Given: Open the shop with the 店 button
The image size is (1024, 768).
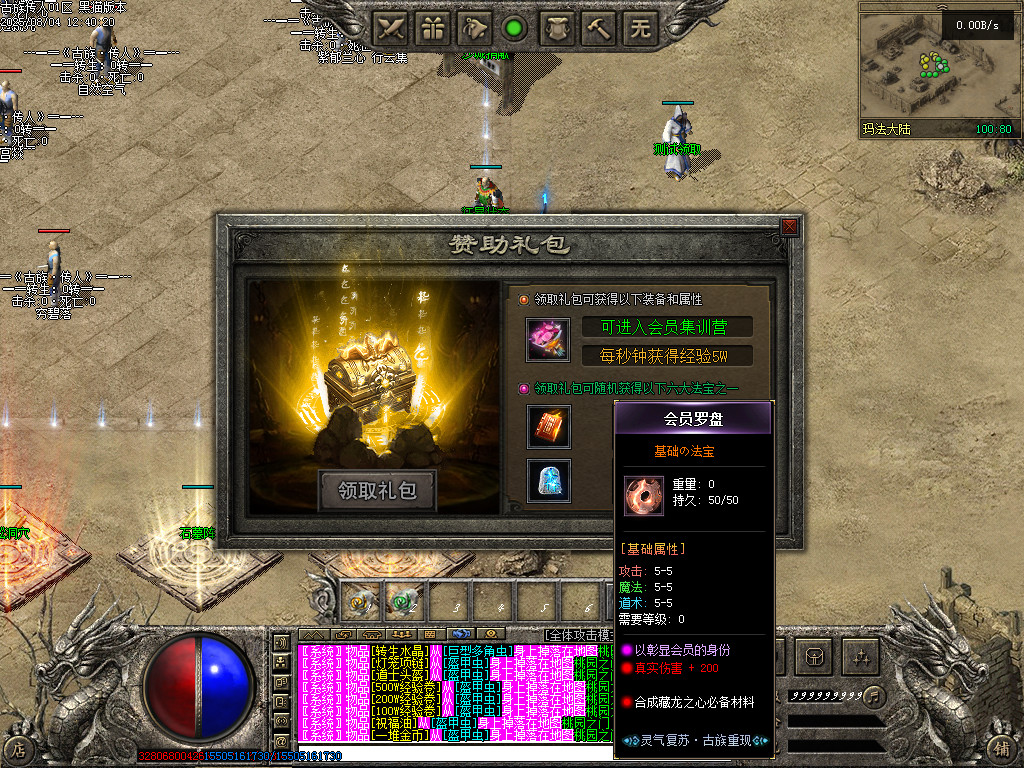Looking at the screenshot, I should [x=19, y=747].
